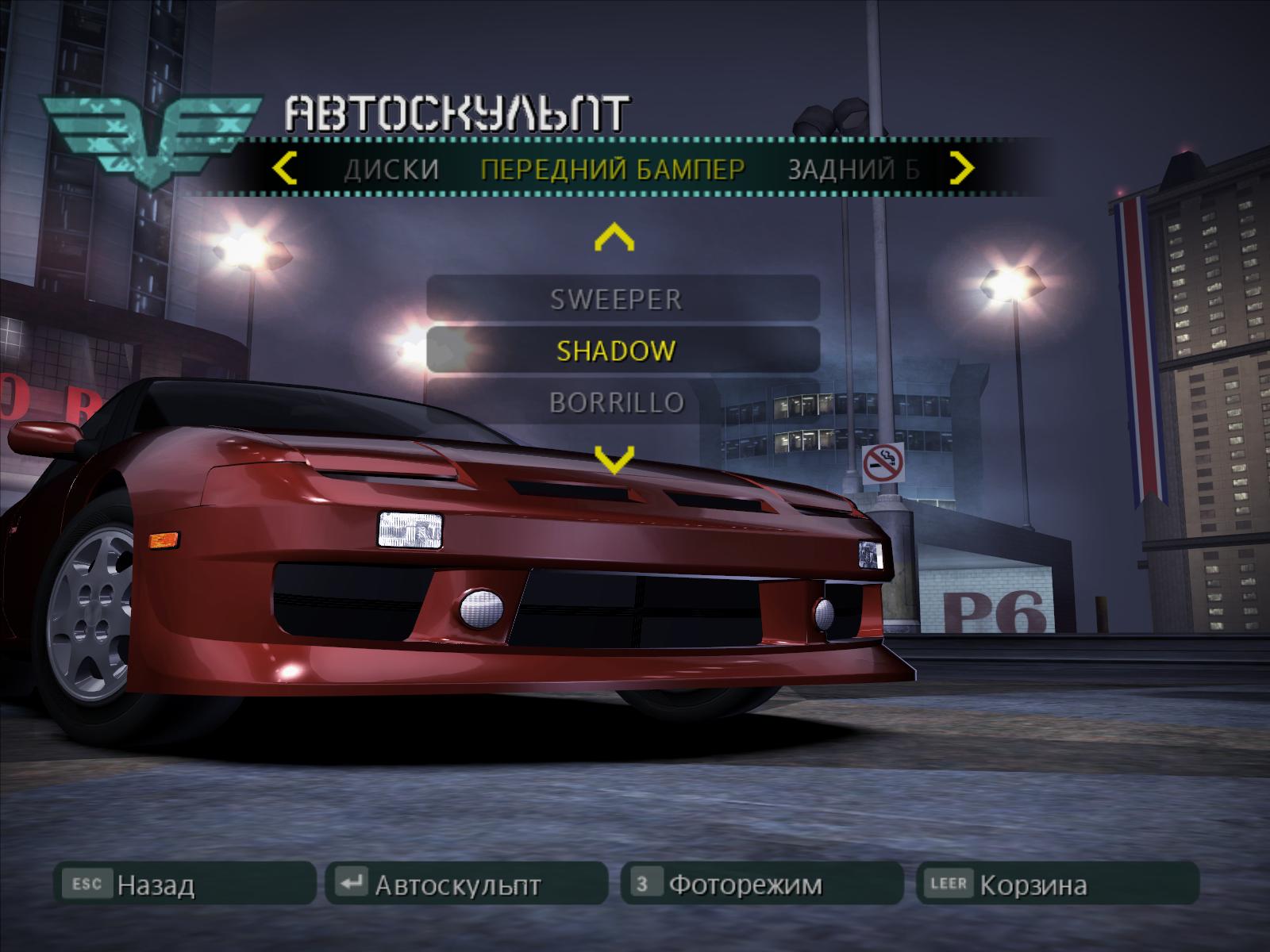Click the left yellow category arrow
The width and height of the screenshot is (1270, 952).
(x=284, y=168)
